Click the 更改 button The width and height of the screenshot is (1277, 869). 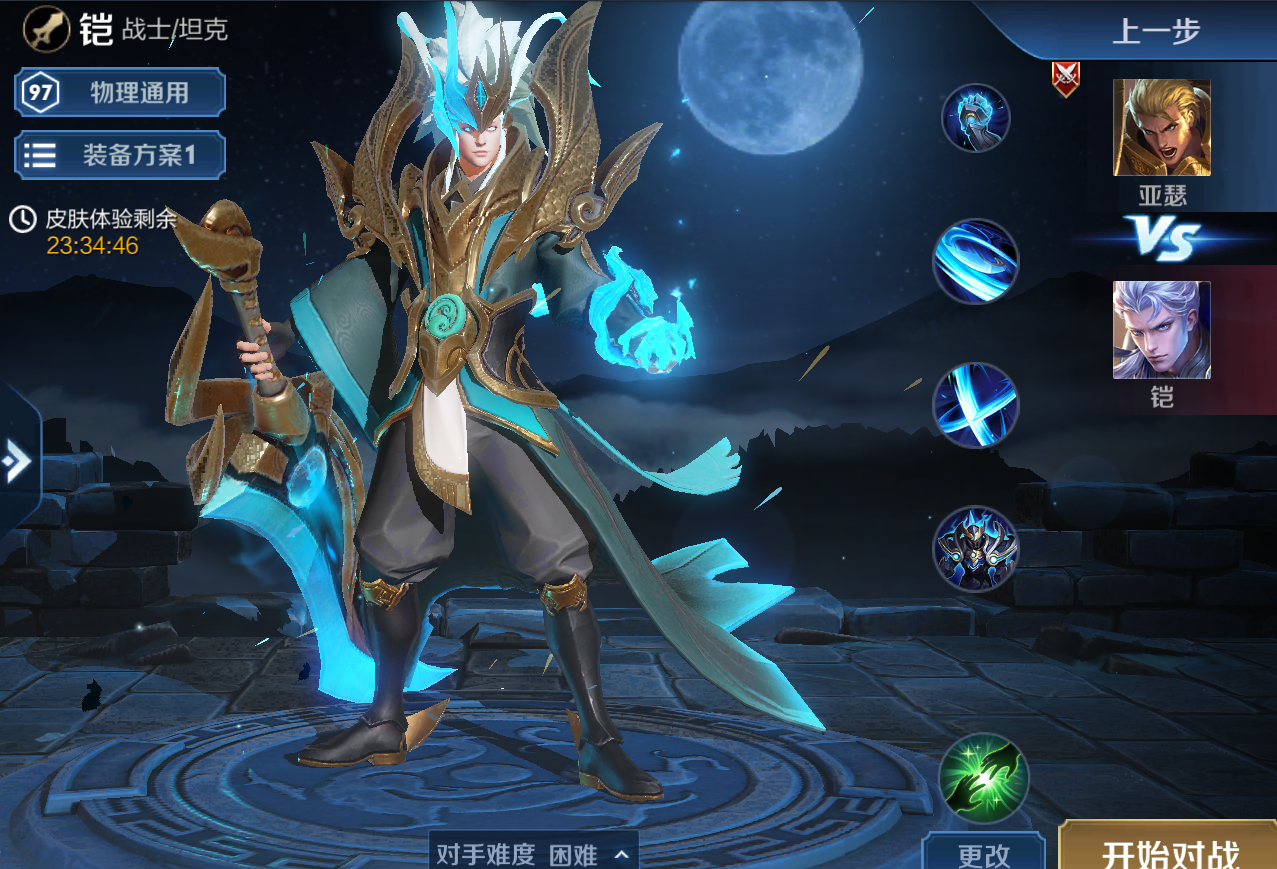coord(983,853)
